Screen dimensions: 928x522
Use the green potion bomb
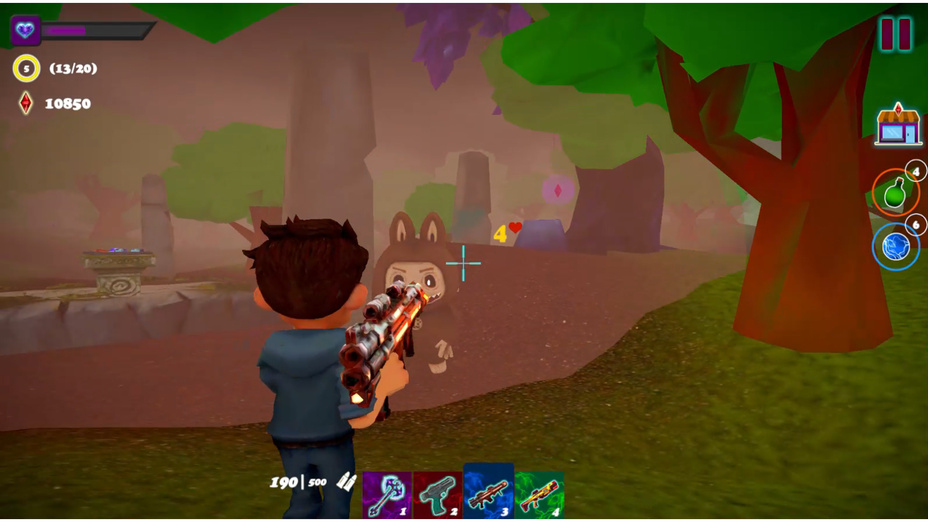[895, 191]
